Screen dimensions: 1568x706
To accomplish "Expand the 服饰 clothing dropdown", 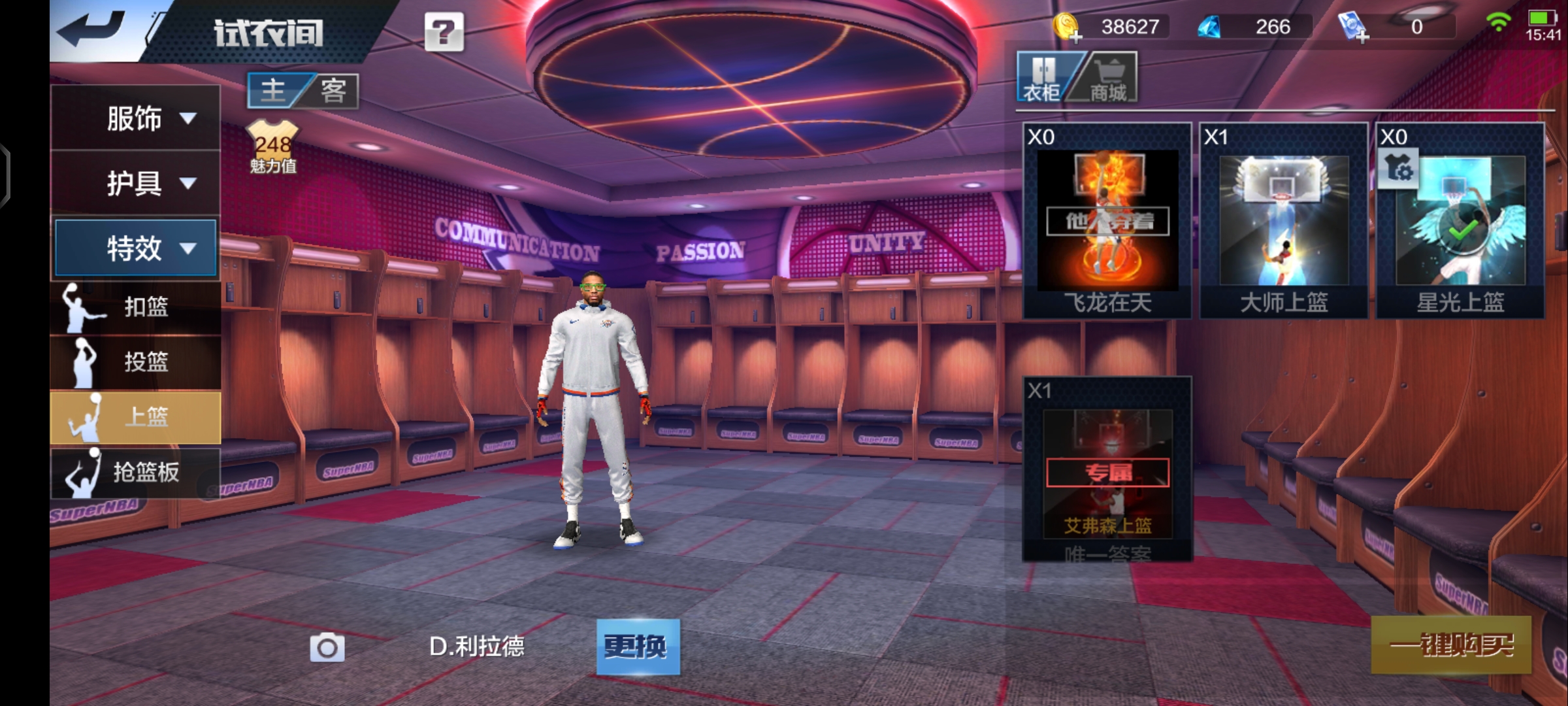I will 136,118.
